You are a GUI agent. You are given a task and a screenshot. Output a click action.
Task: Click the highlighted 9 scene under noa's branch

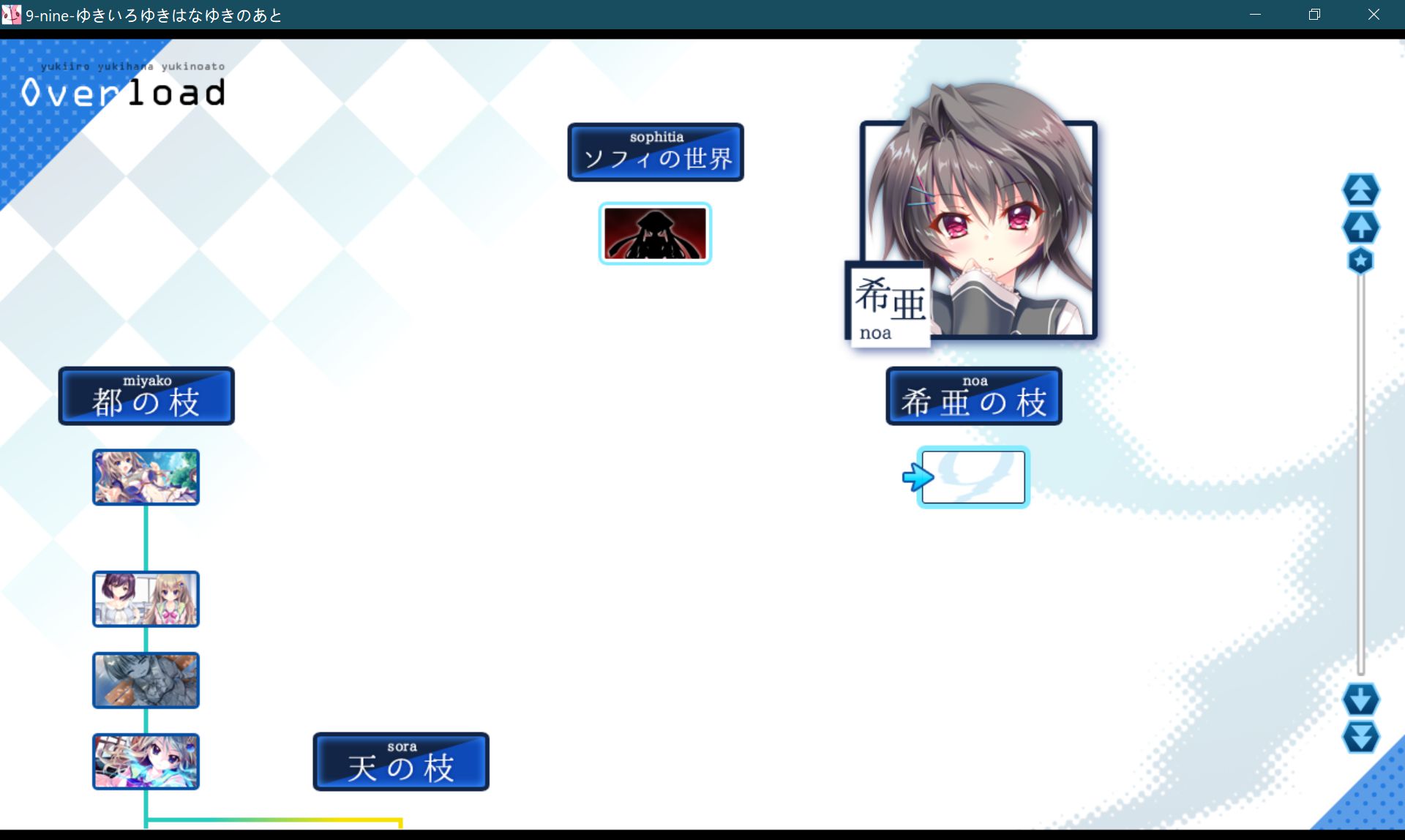[x=973, y=476]
